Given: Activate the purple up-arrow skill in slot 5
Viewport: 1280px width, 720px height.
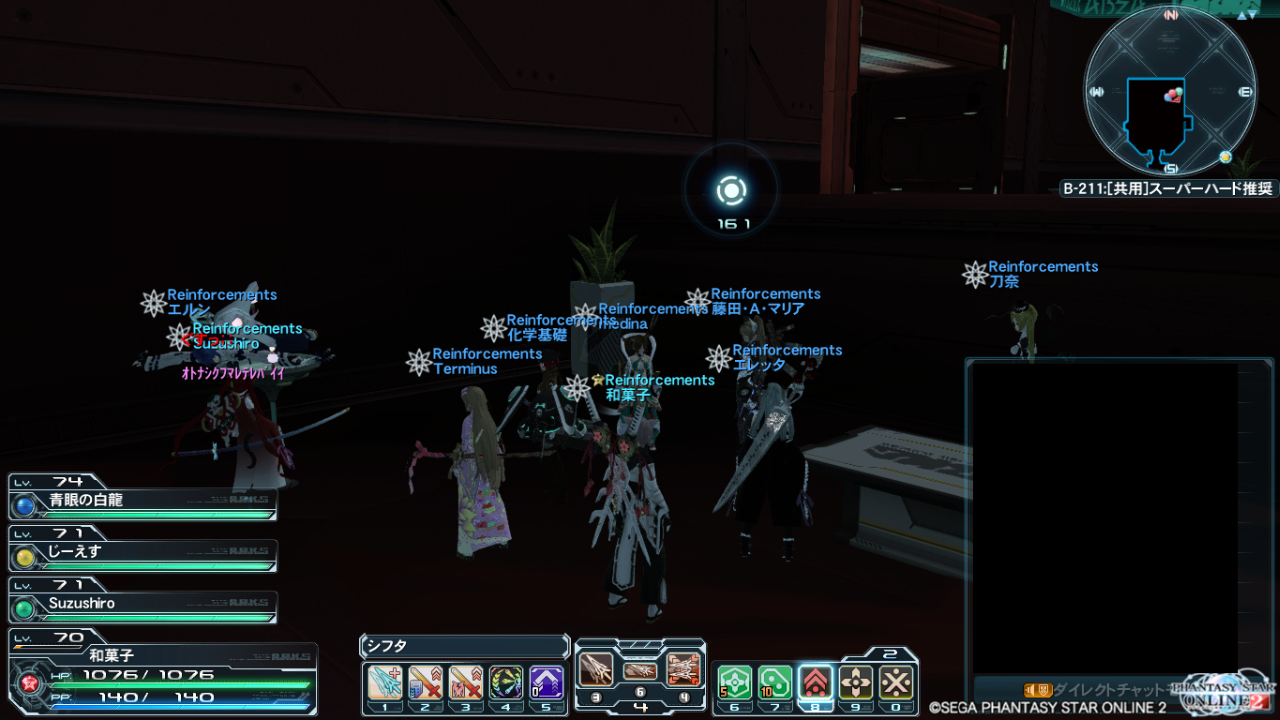Looking at the screenshot, I should click(x=546, y=682).
